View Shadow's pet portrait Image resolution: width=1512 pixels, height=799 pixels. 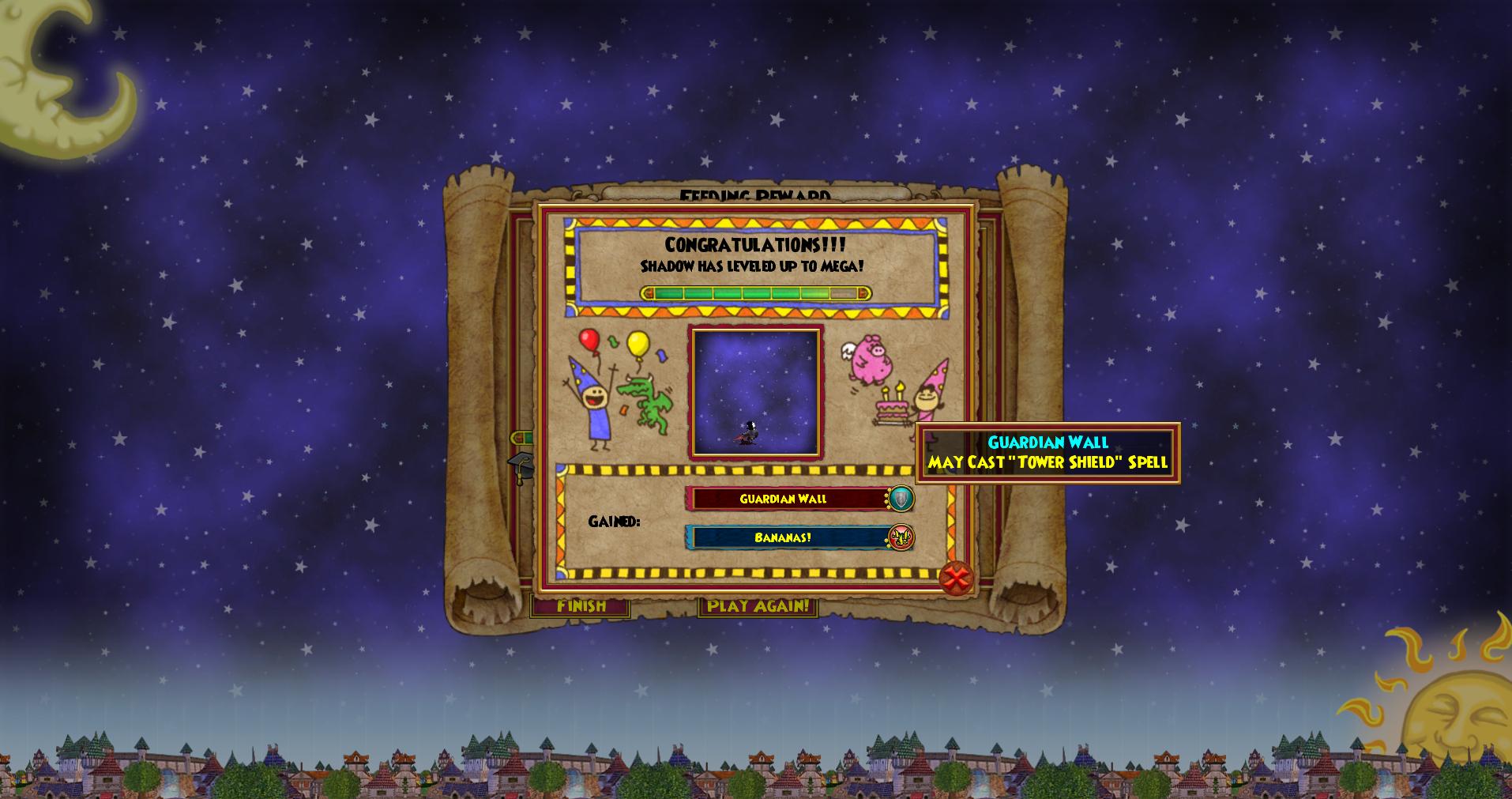tap(756, 393)
